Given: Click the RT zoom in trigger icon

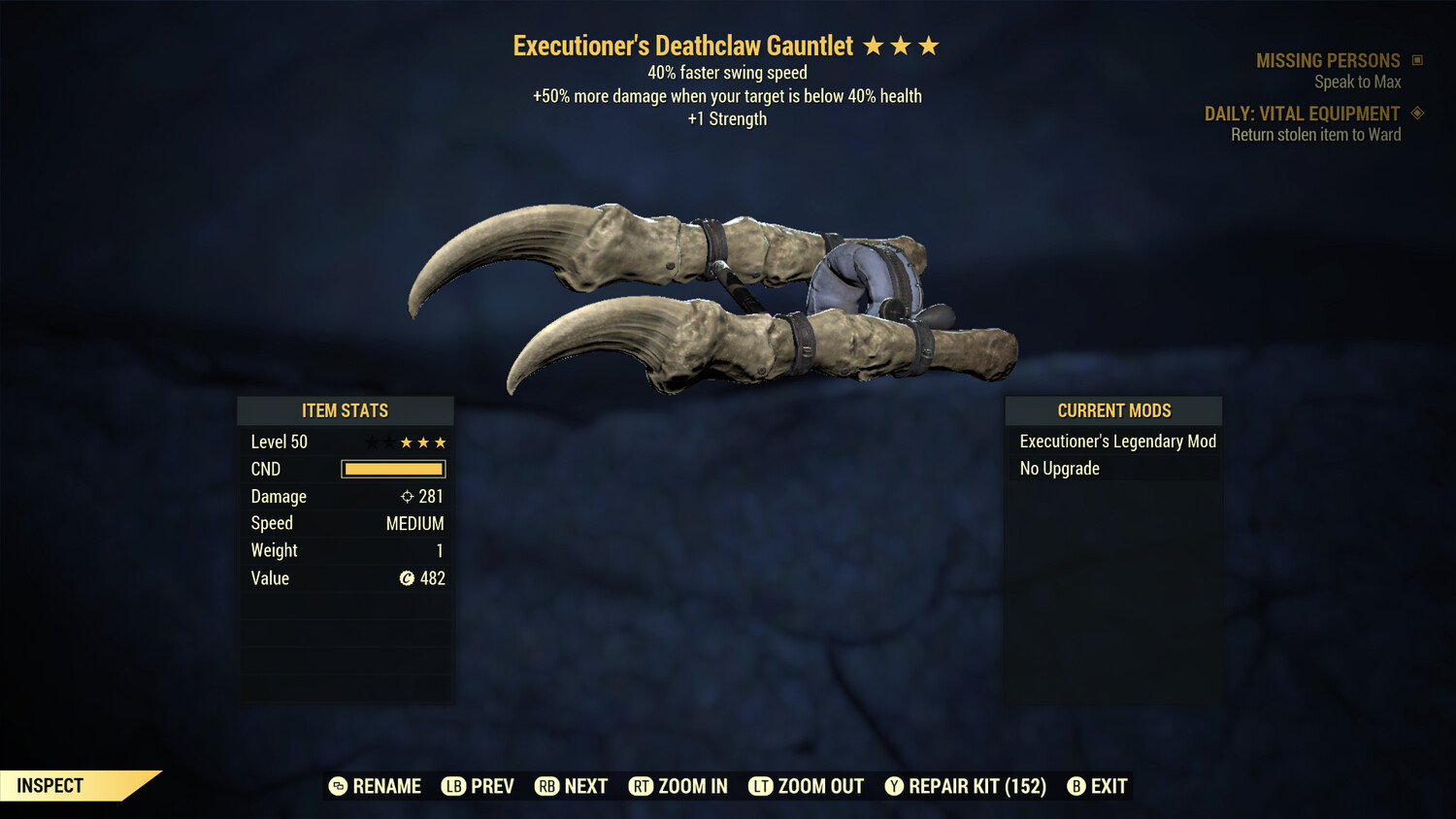Looking at the screenshot, I should tap(642, 786).
